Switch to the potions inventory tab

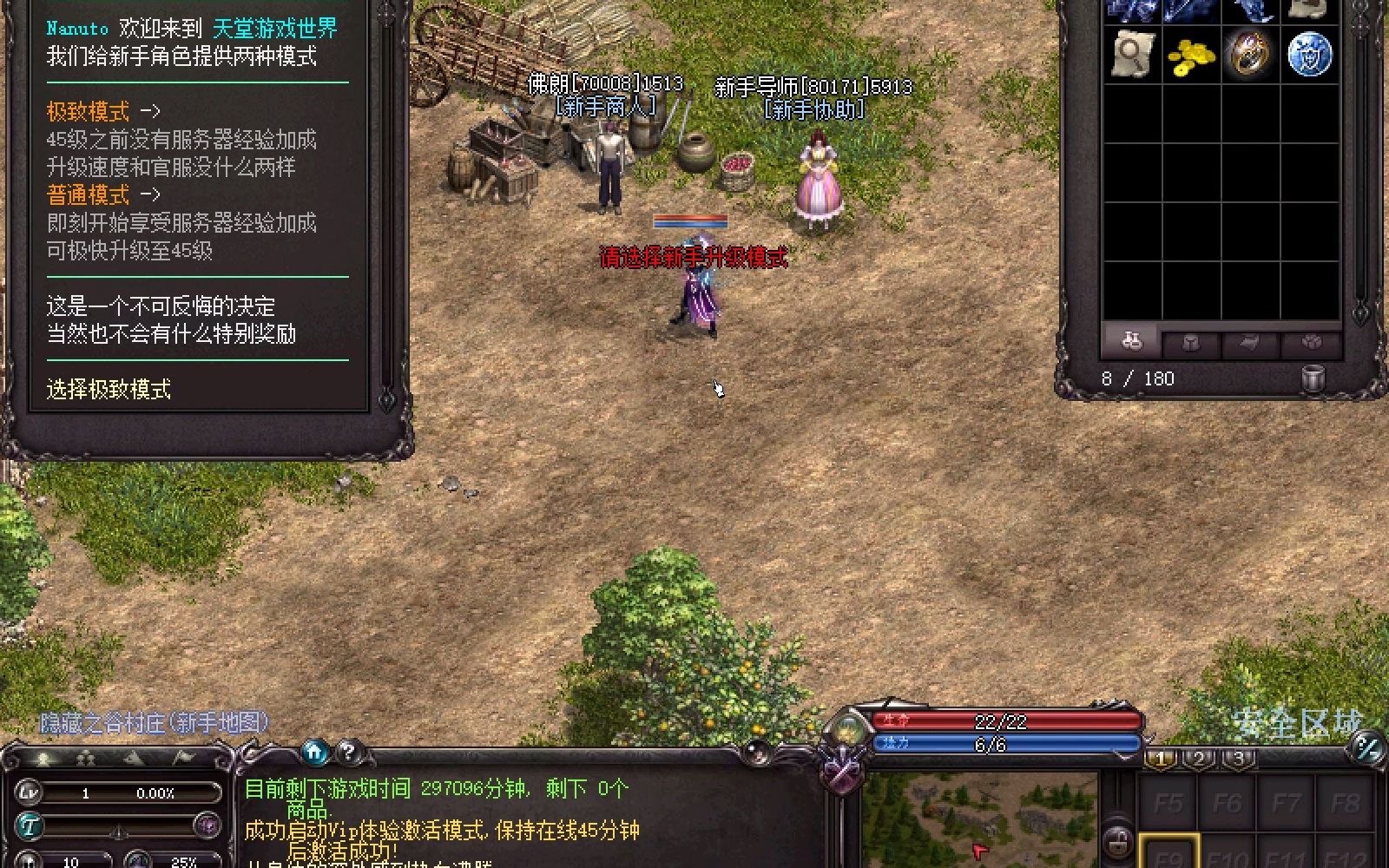point(1131,342)
